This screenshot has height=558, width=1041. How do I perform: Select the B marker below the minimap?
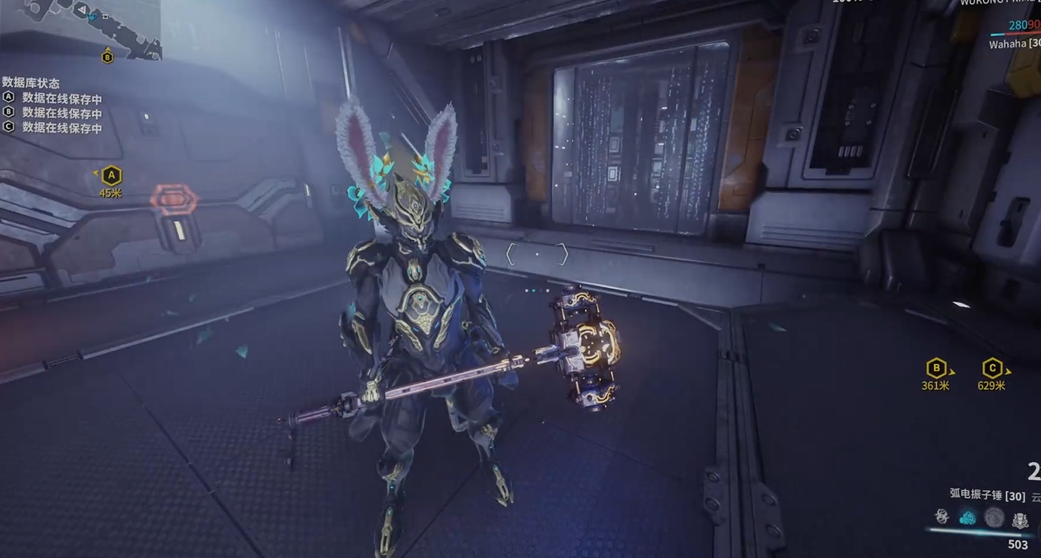(x=108, y=57)
